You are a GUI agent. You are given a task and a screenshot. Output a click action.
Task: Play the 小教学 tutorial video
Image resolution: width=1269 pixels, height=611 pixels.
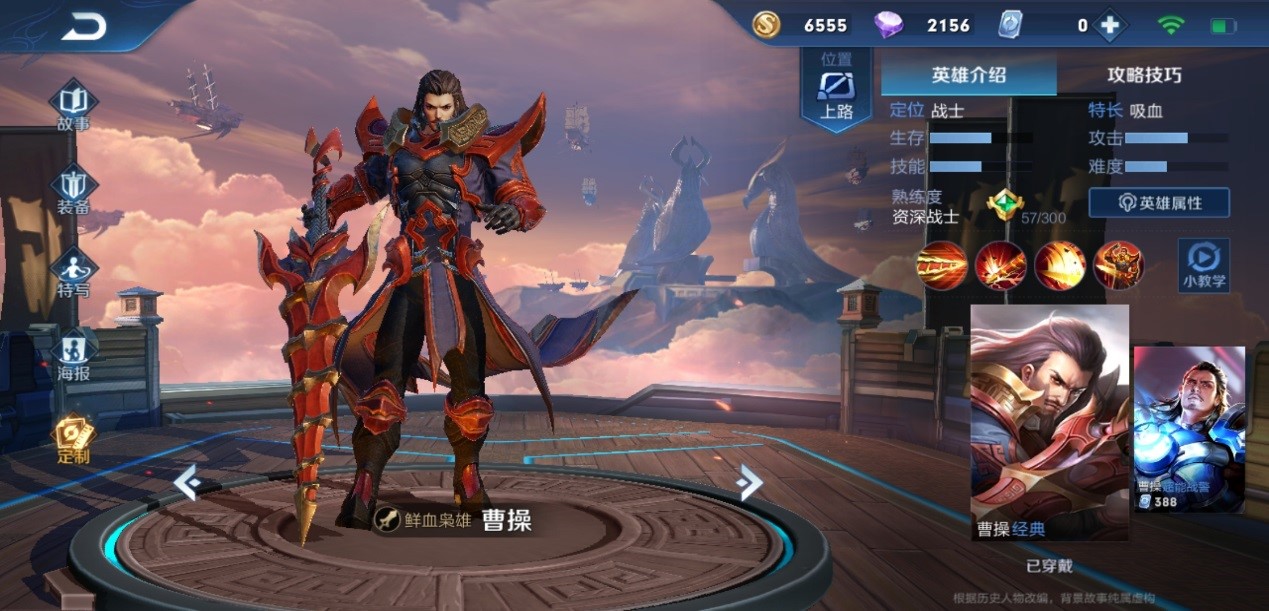1203,265
